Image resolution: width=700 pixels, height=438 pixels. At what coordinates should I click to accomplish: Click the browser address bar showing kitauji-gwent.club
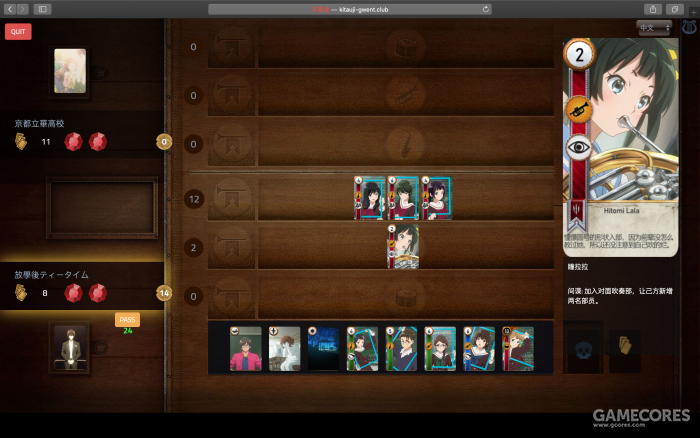(350, 8)
